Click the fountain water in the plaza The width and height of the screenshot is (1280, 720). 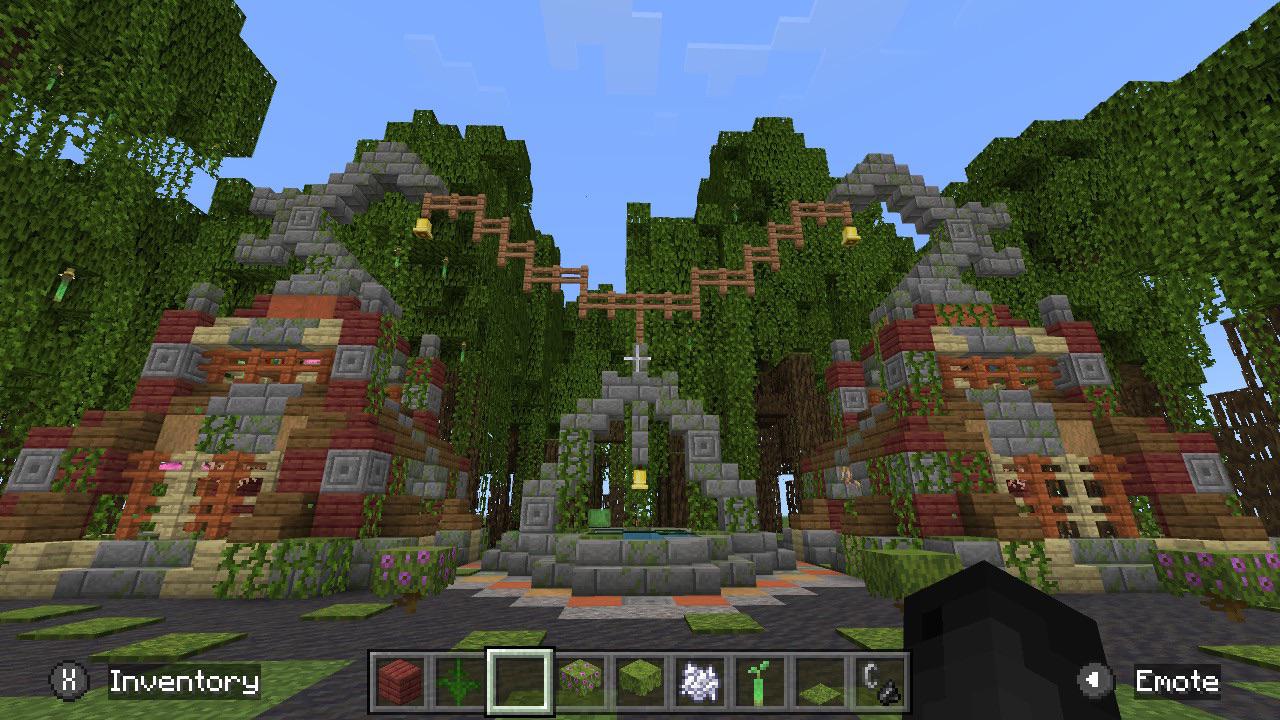tap(640, 535)
